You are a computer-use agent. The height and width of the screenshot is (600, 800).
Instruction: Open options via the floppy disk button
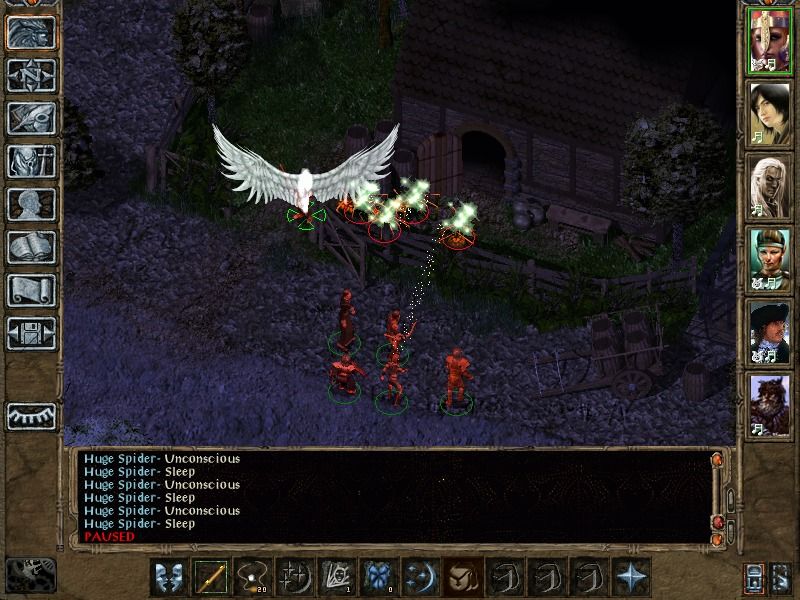tap(31, 333)
